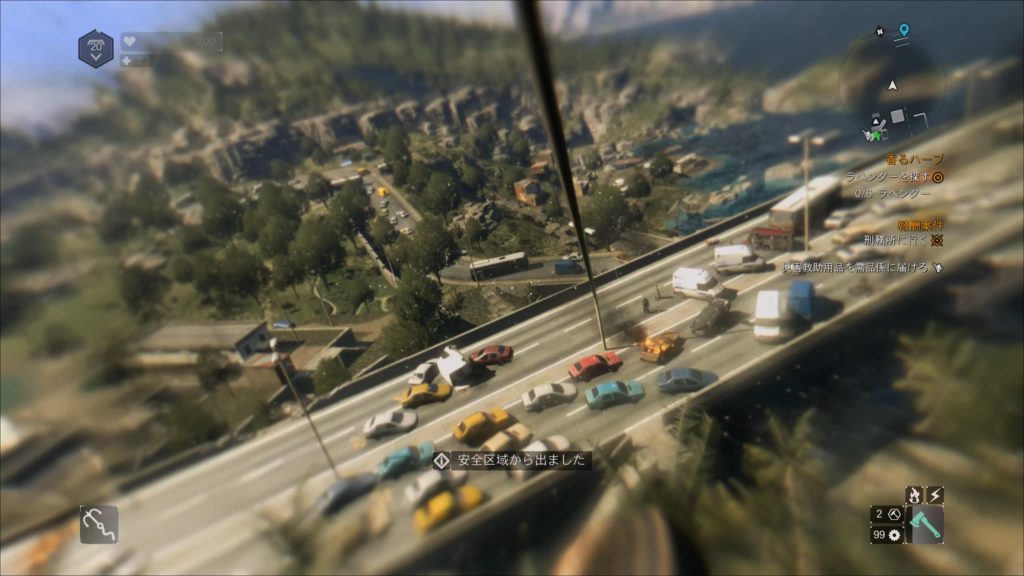Click the green marker on the minimap
Screen dimensions: 1024x576
(x=876, y=135)
